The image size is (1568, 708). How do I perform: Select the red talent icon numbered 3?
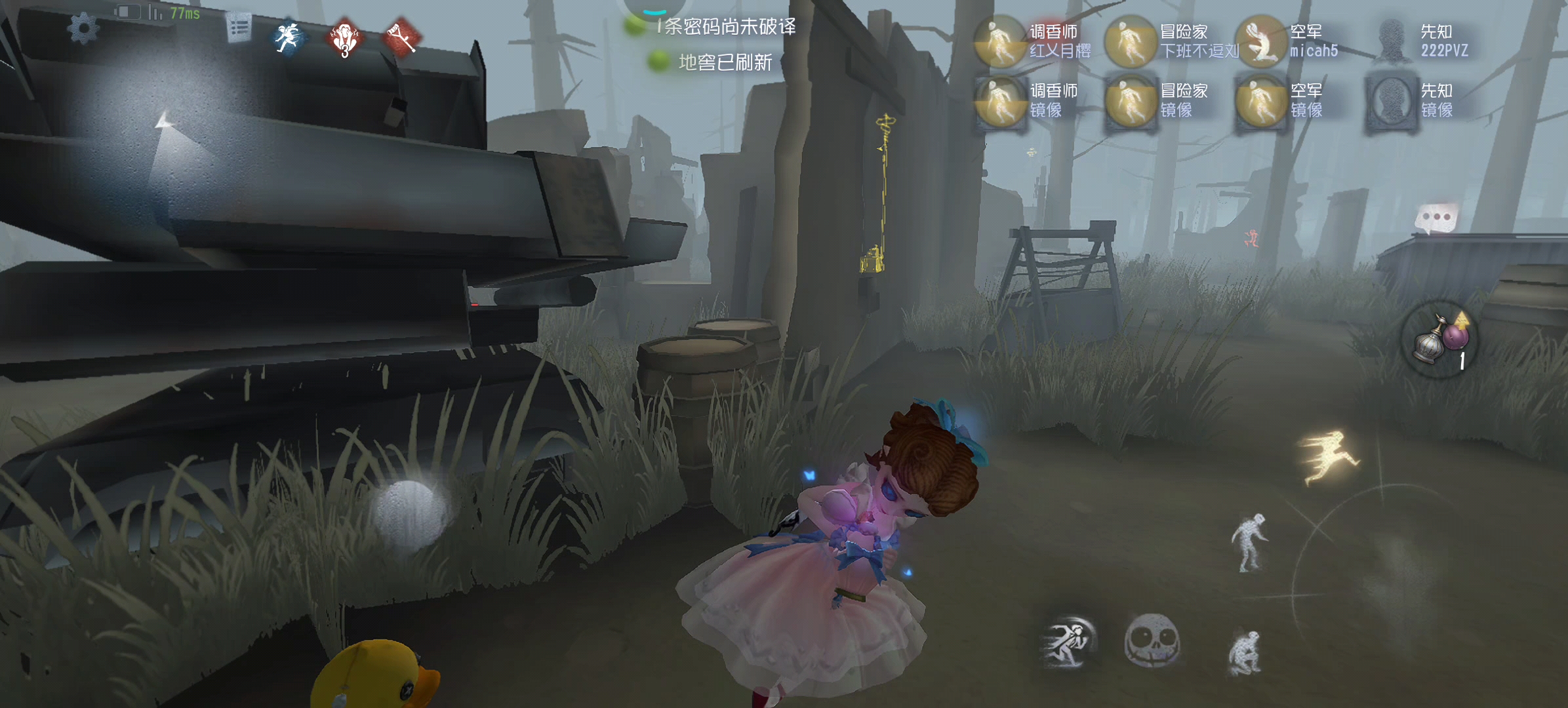coord(344,39)
